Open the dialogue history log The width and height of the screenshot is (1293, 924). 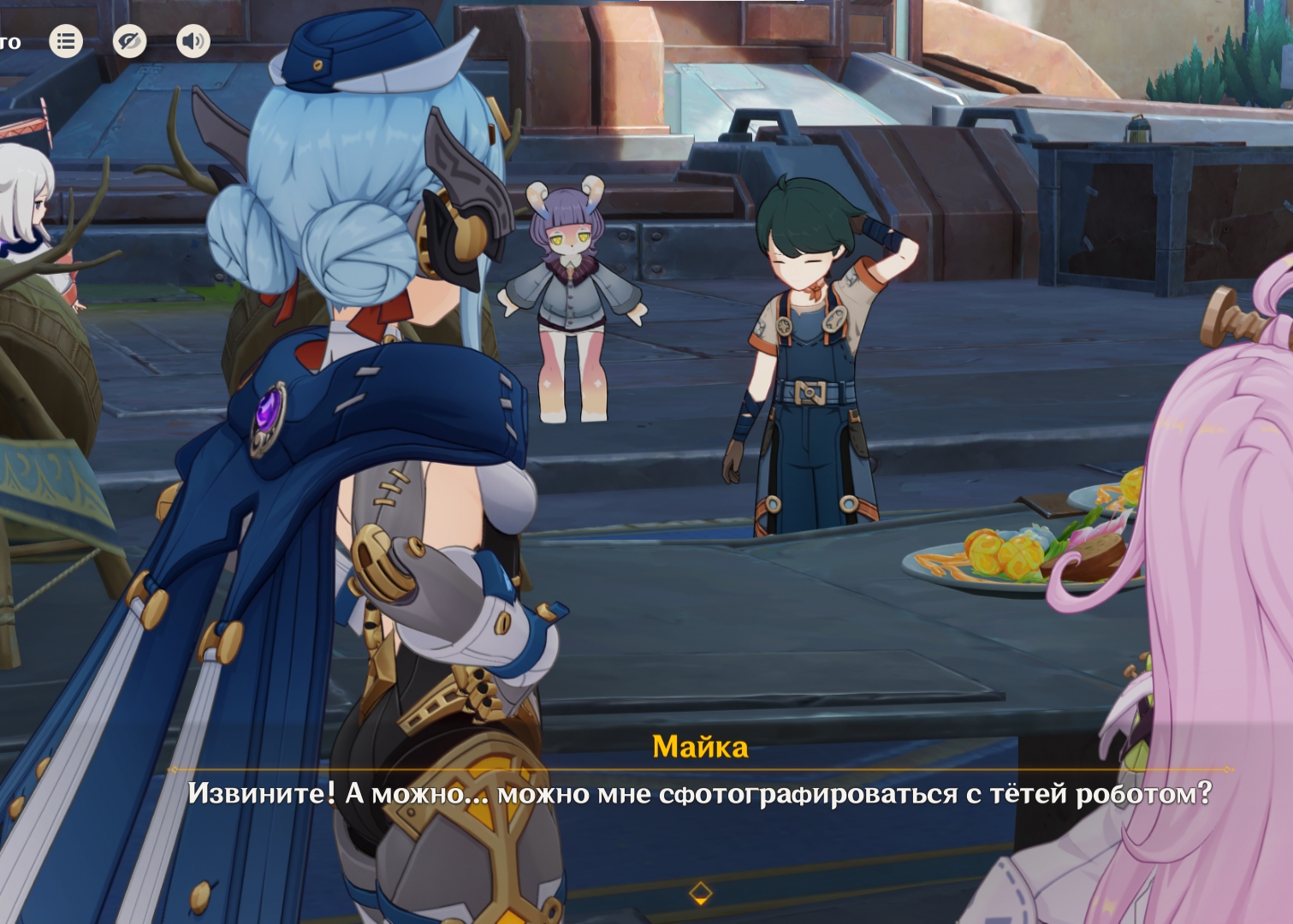tap(66, 41)
